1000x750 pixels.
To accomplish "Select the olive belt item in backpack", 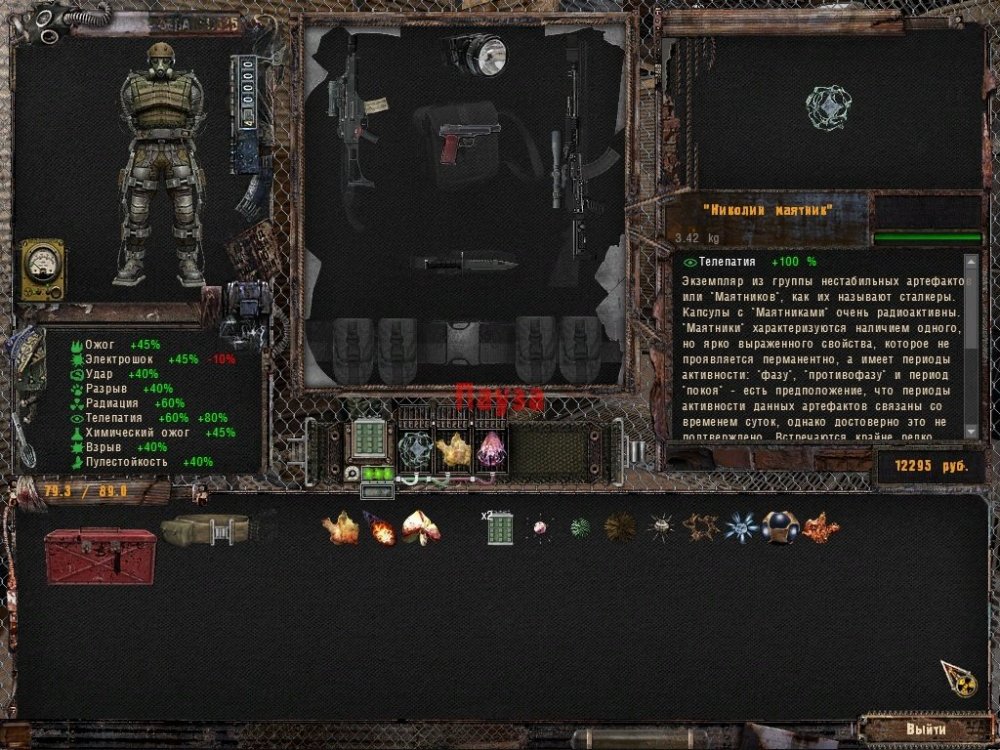I will tap(205, 529).
